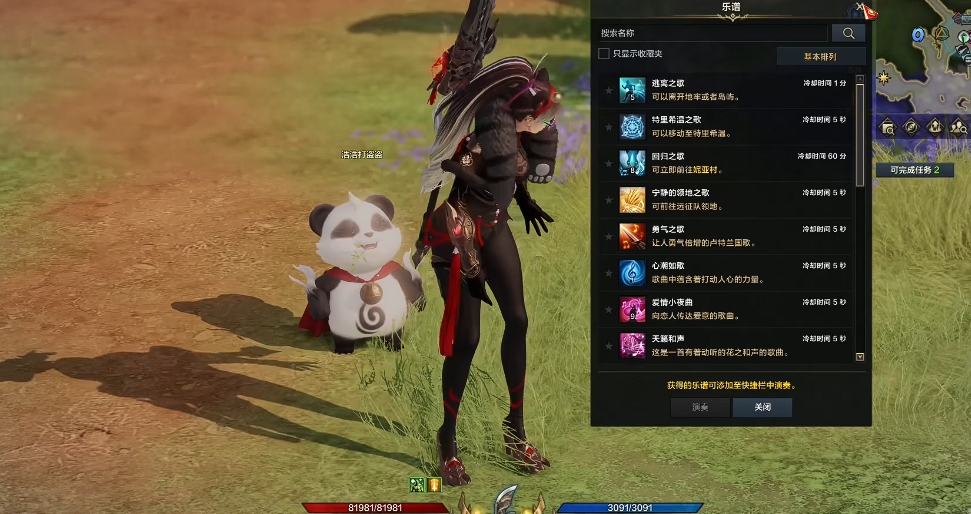Close the sheet music window with 关闭
The image size is (971, 514).
tap(762, 407)
